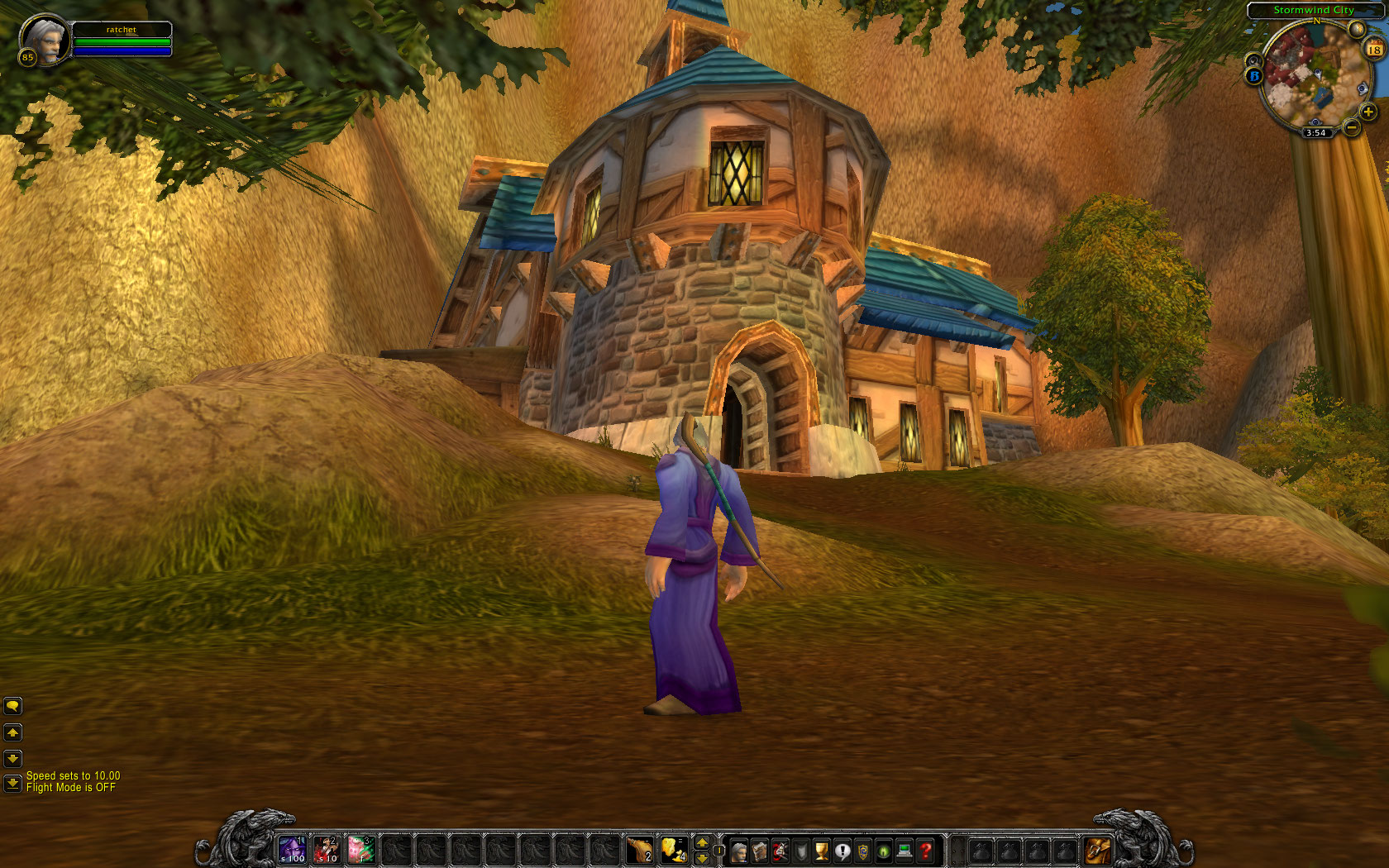Open the game menu computer icon
Viewport: 1389px width, 868px height.
click(x=905, y=850)
